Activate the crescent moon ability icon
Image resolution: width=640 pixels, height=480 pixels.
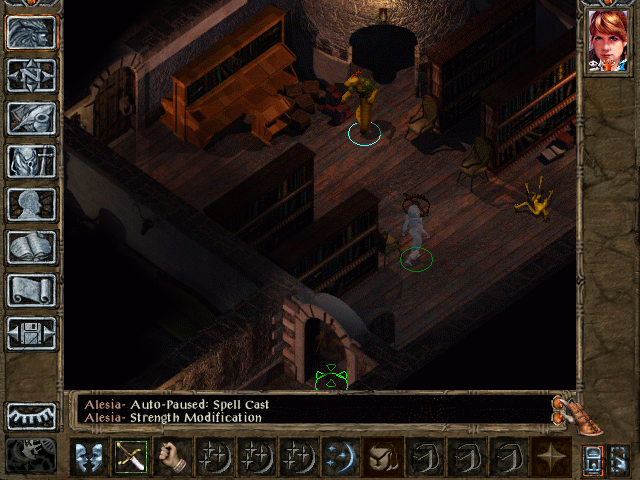tap(340, 457)
